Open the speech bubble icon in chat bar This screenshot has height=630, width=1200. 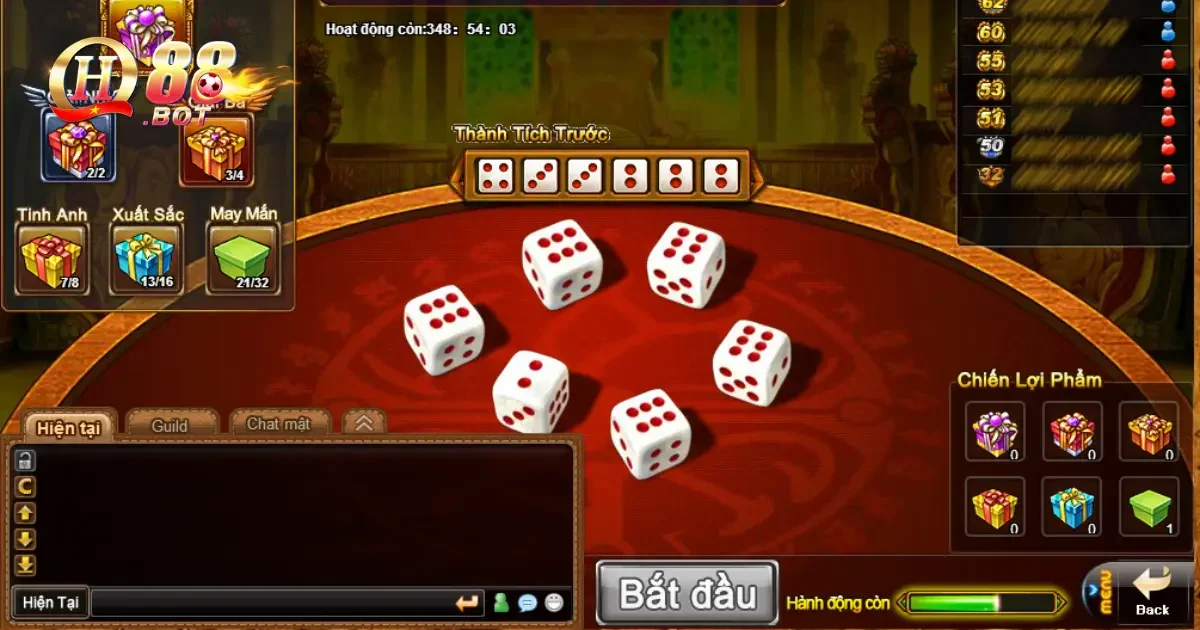coord(528,603)
